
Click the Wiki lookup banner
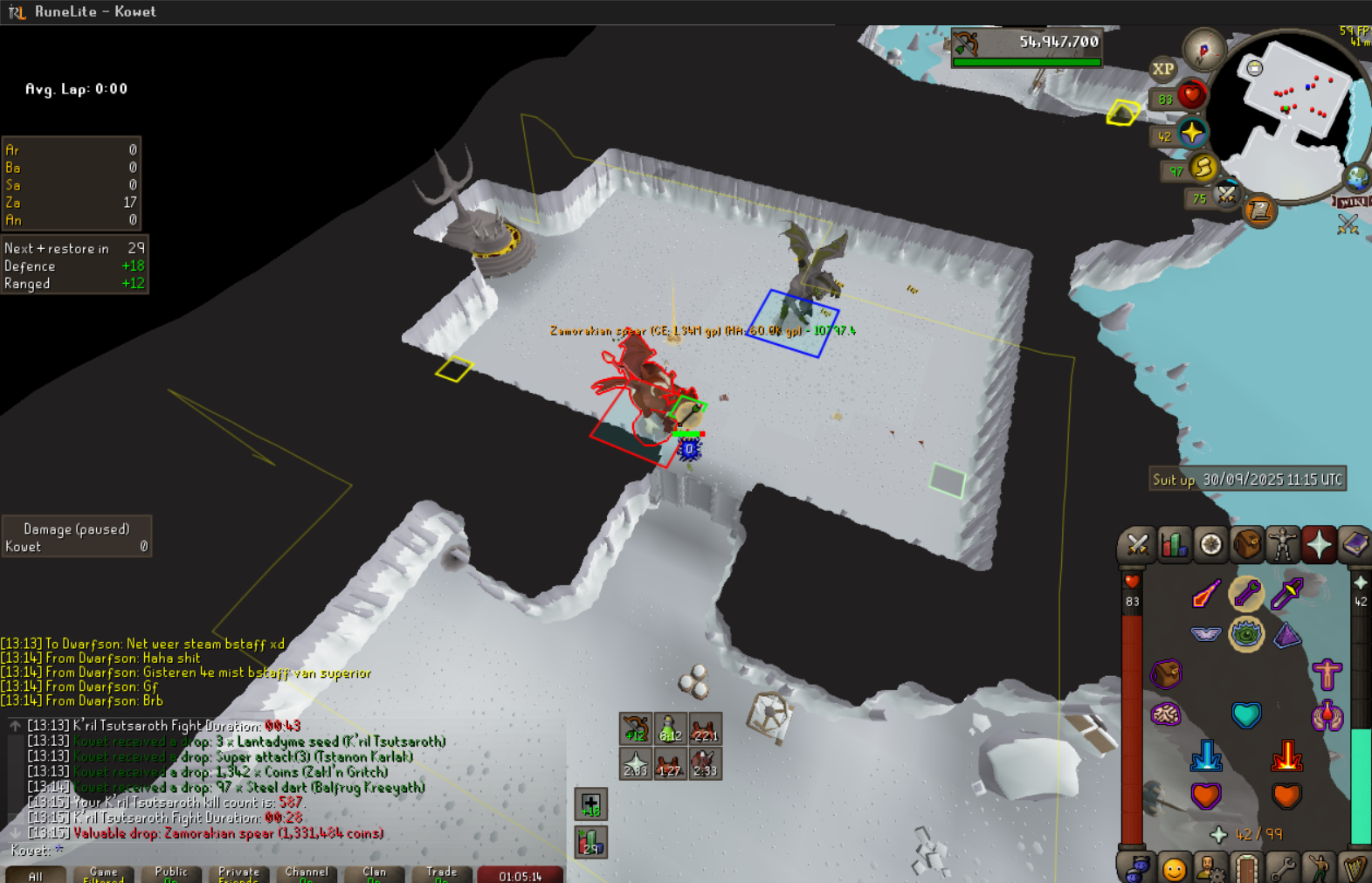[1352, 203]
